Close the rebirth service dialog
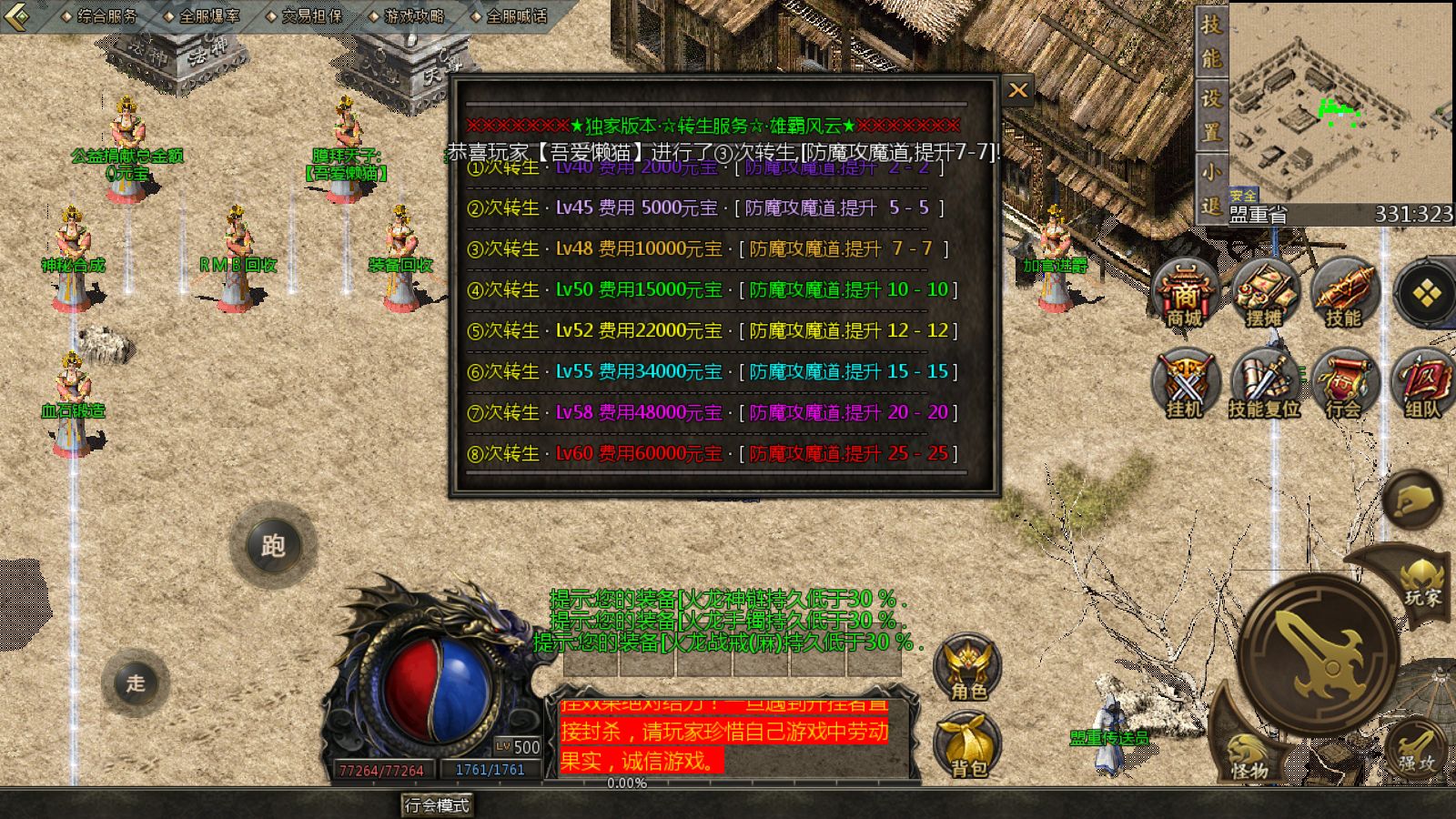 [1018, 90]
